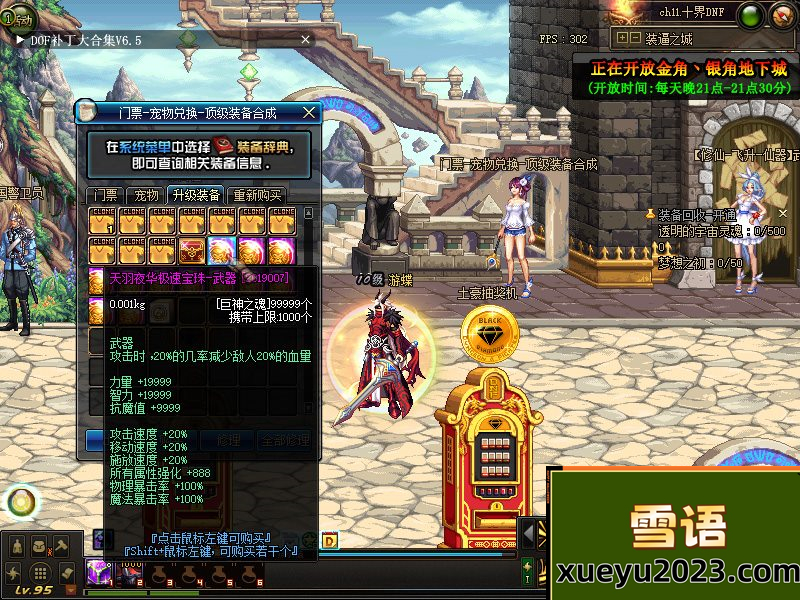
Task: Buy the blue-glowing 天羽夜华极速宝珠 orb item
Action: coord(222,248)
